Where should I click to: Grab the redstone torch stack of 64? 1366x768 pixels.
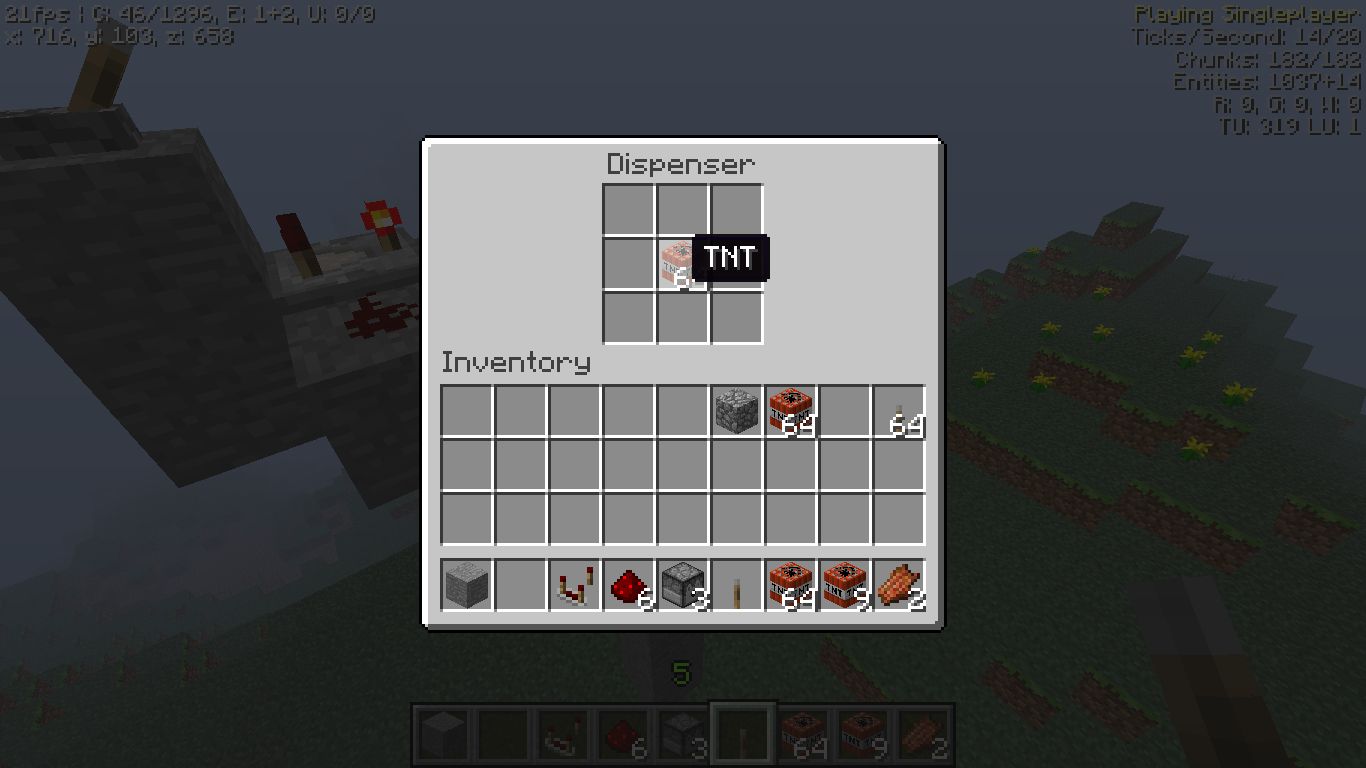(x=899, y=411)
